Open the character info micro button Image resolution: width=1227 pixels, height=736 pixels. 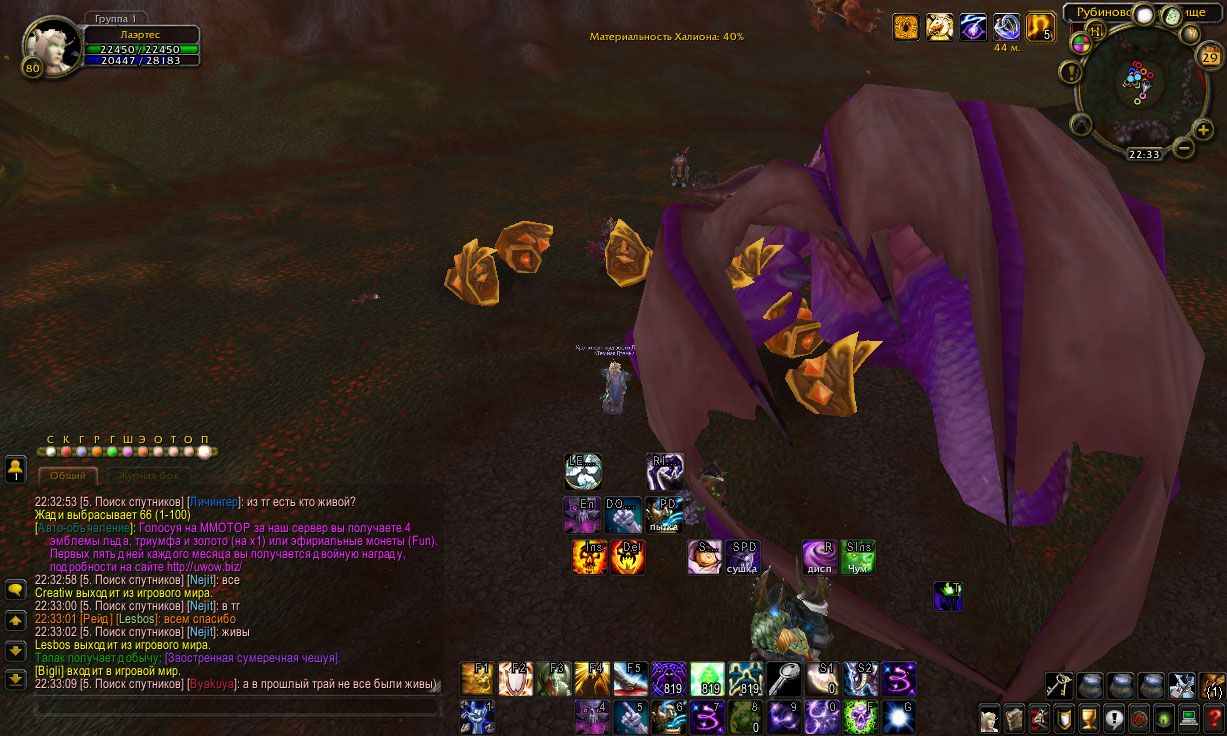(989, 718)
